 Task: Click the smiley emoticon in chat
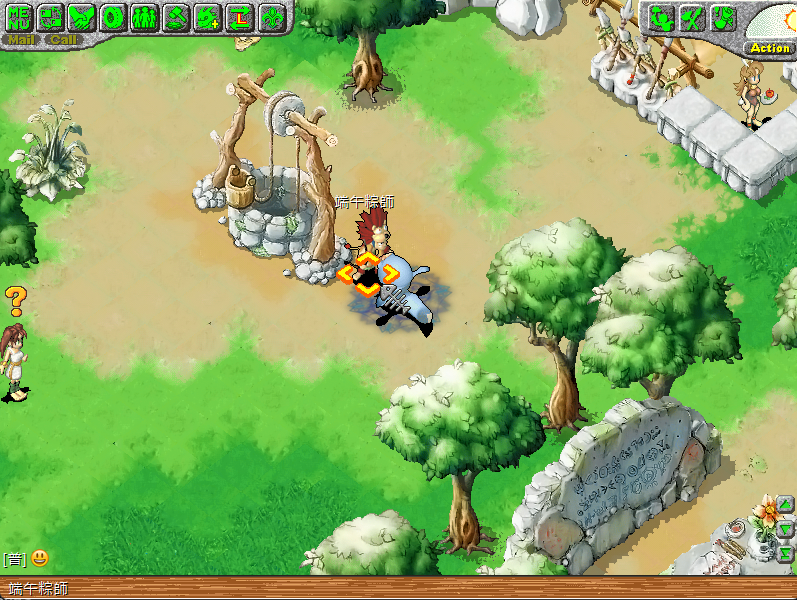[x=40, y=558]
